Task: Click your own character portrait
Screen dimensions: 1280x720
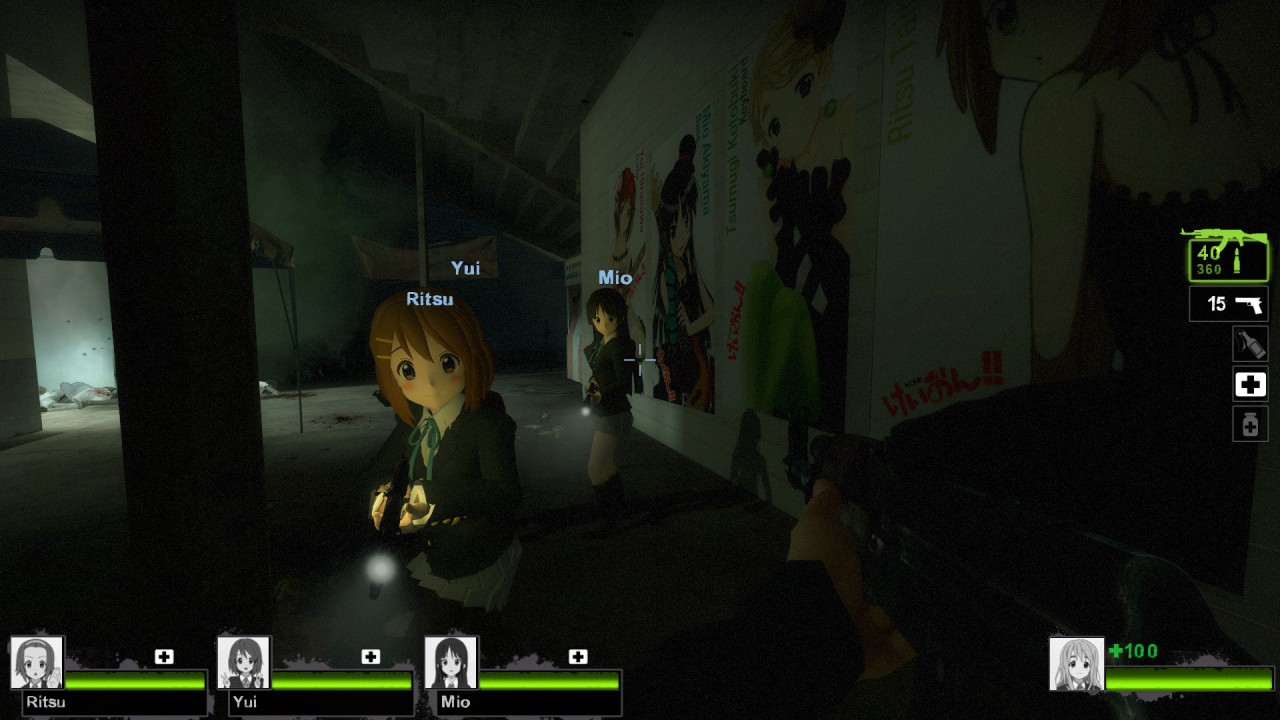Action: click(x=1077, y=664)
